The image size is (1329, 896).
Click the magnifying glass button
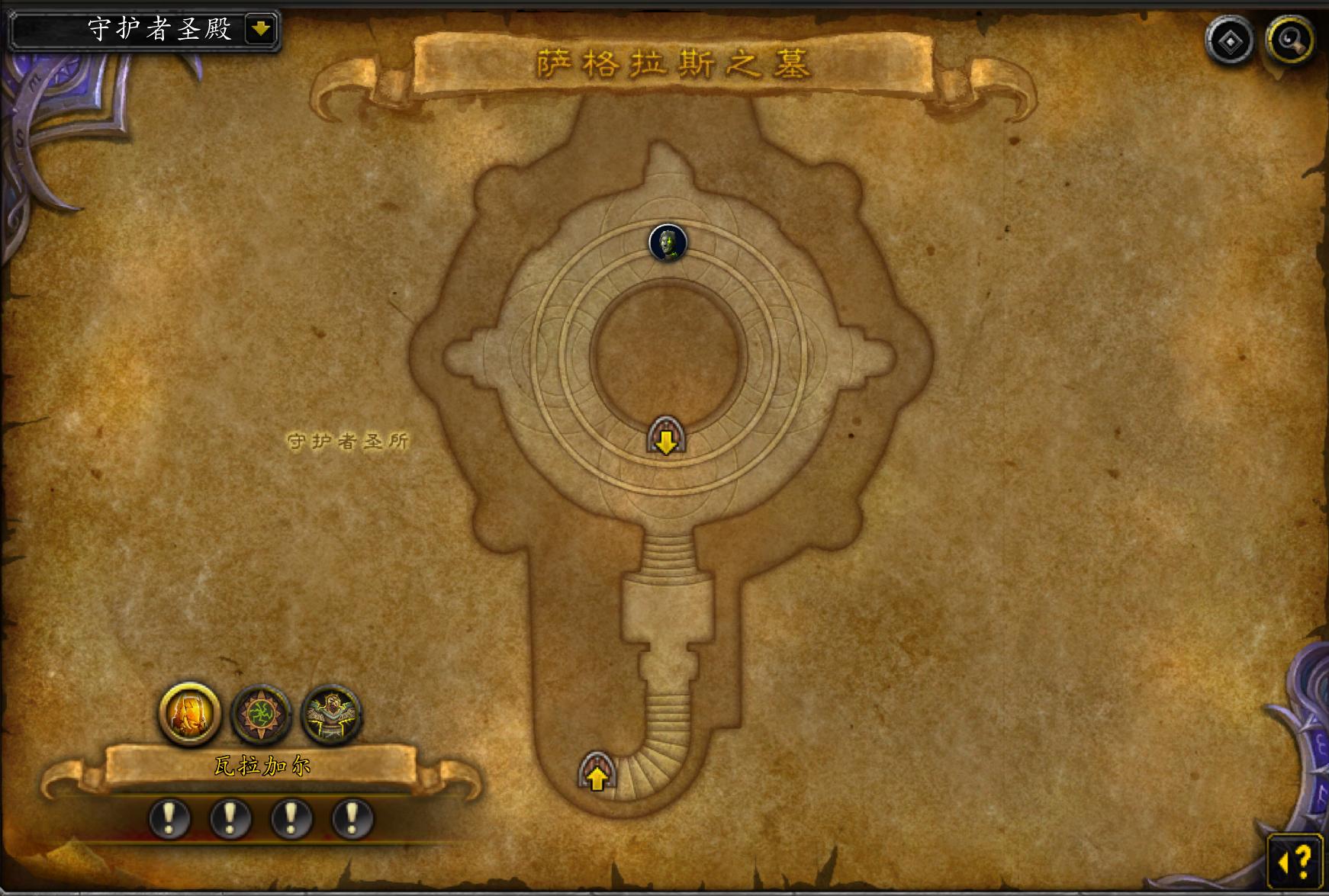(x=1289, y=40)
